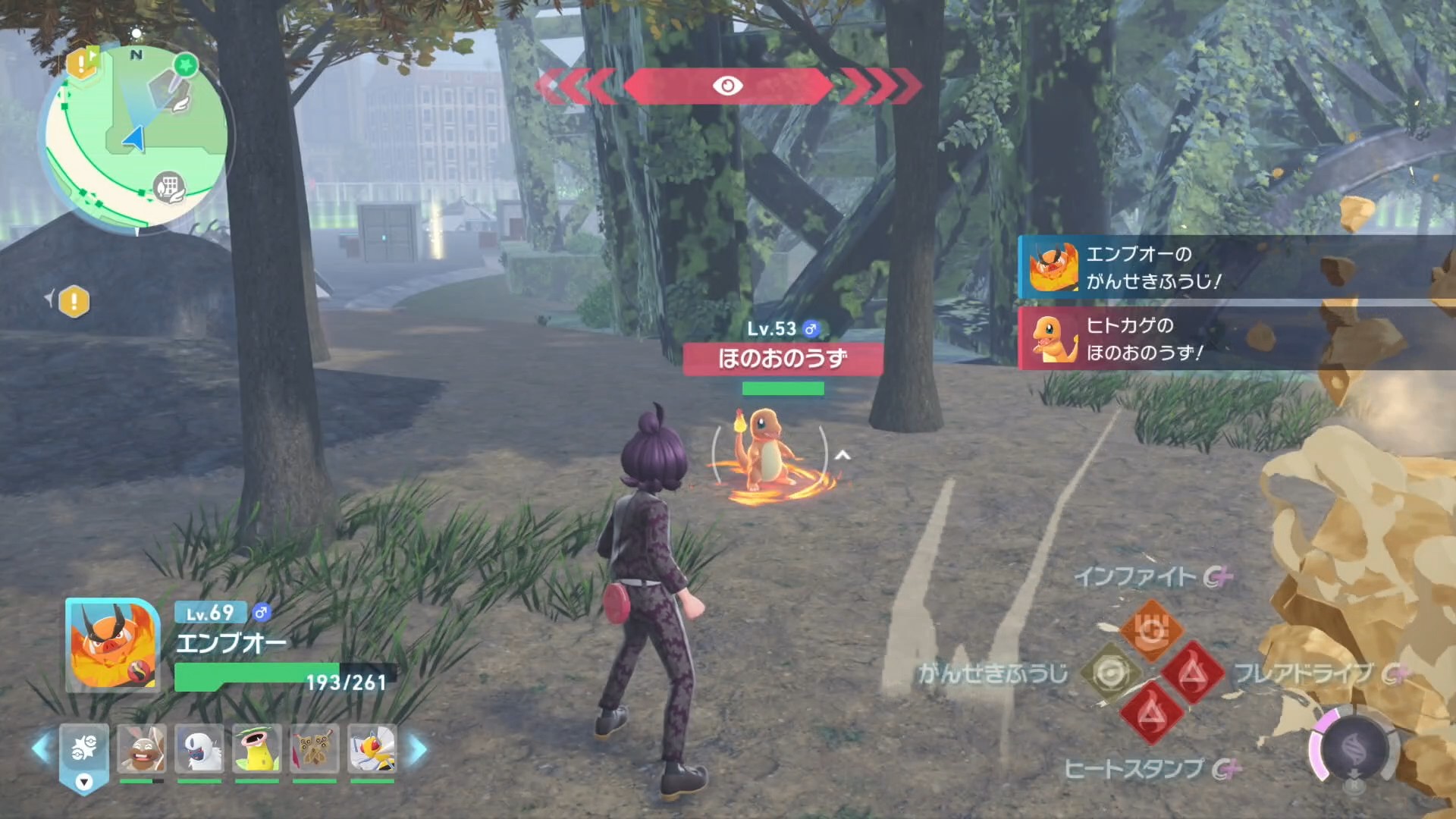
Task: Activate the ヒートスタンプ fire move
Action: pos(1151,714)
